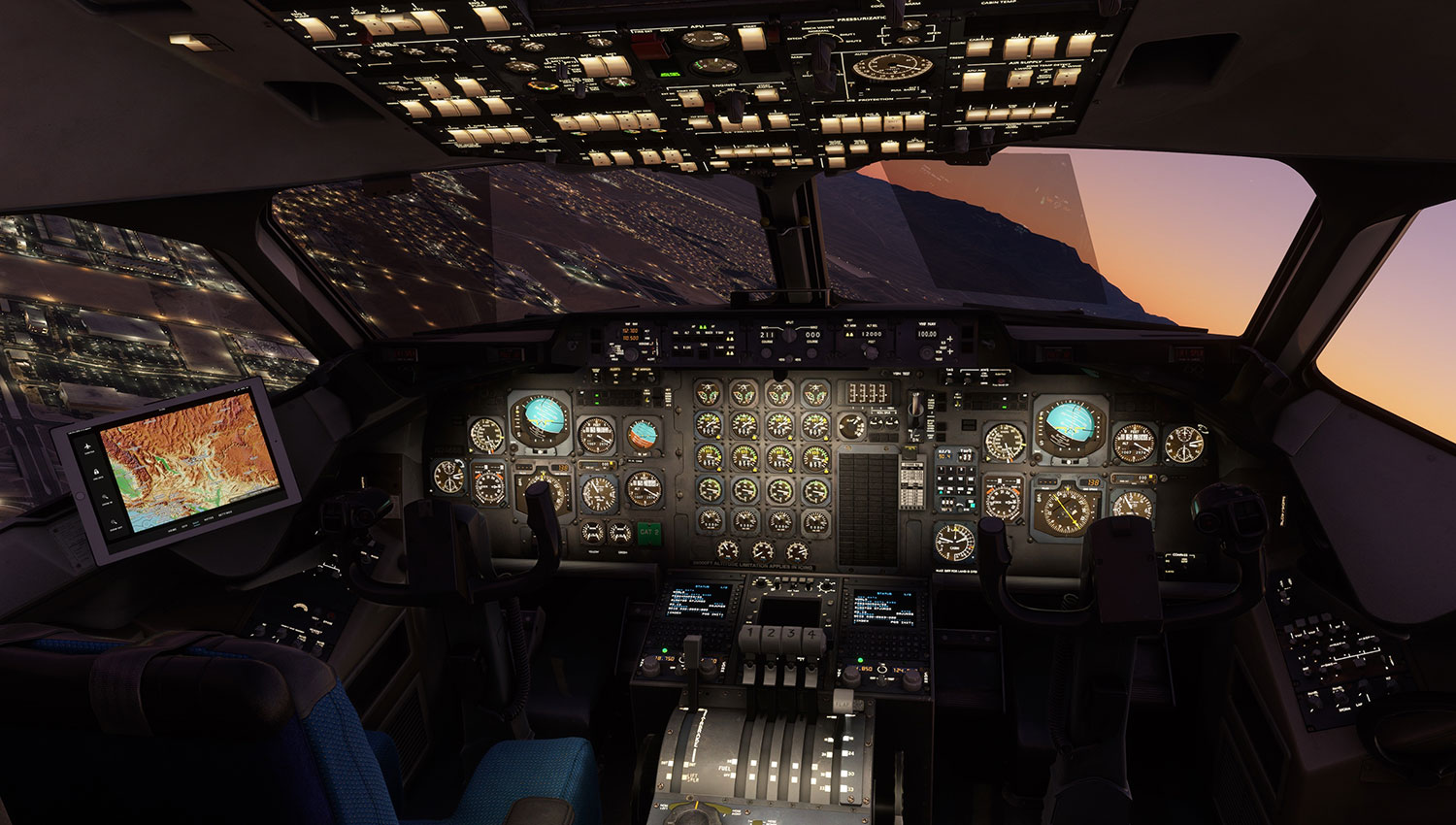This screenshot has width=1456, height=825.
Task: Open the tablet's Home tab
Action: click(x=172, y=532)
